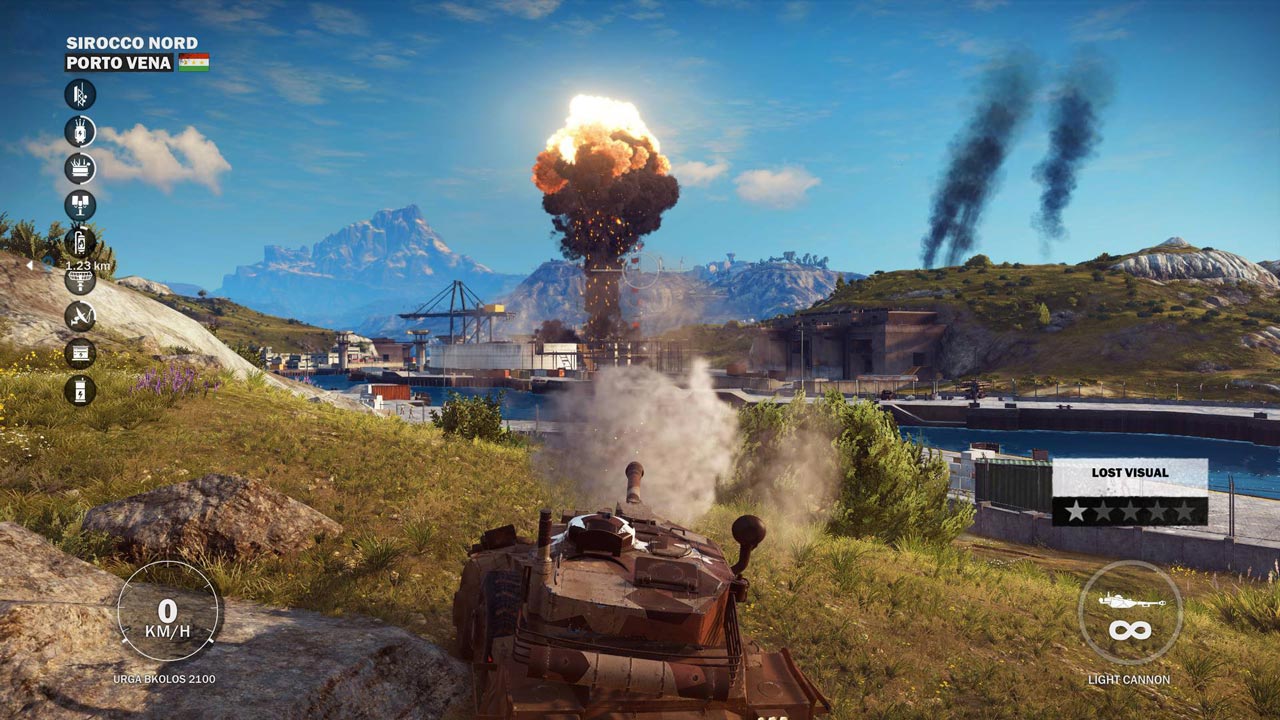Viewport: 1280px width, 720px height.
Task: Select the radio antenna tower objective icon
Action: coord(80,95)
